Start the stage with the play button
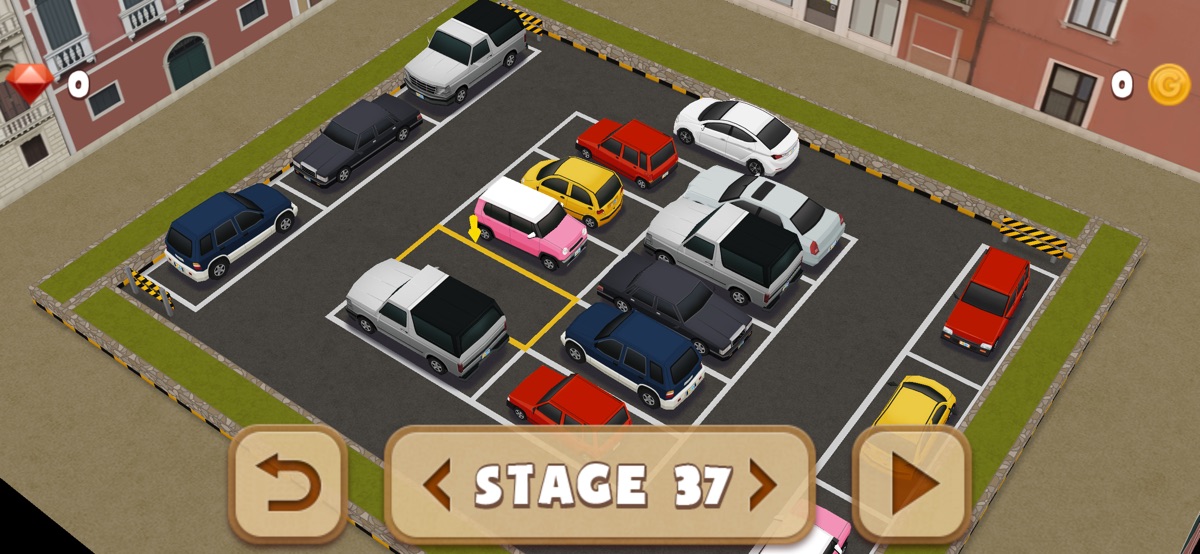This screenshot has width=1200, height=554. point(911,484)
